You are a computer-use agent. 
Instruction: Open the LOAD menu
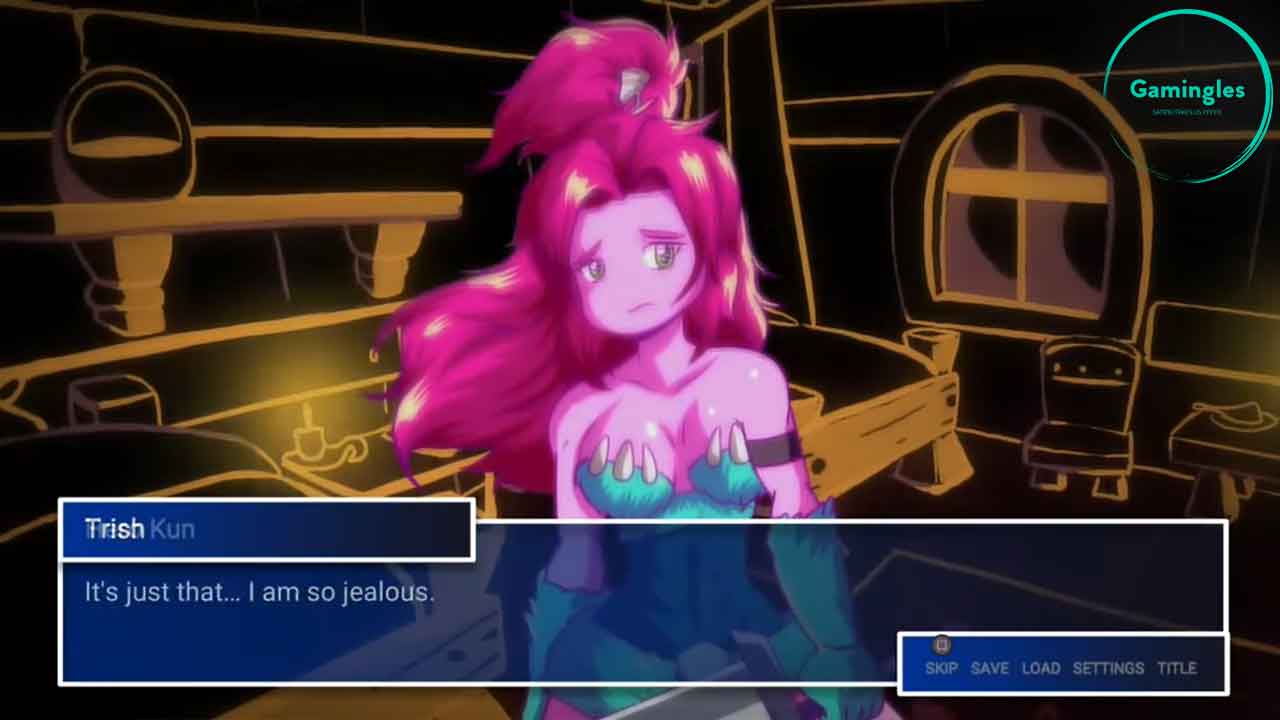pyautogui.click(x=1040, y=668)
